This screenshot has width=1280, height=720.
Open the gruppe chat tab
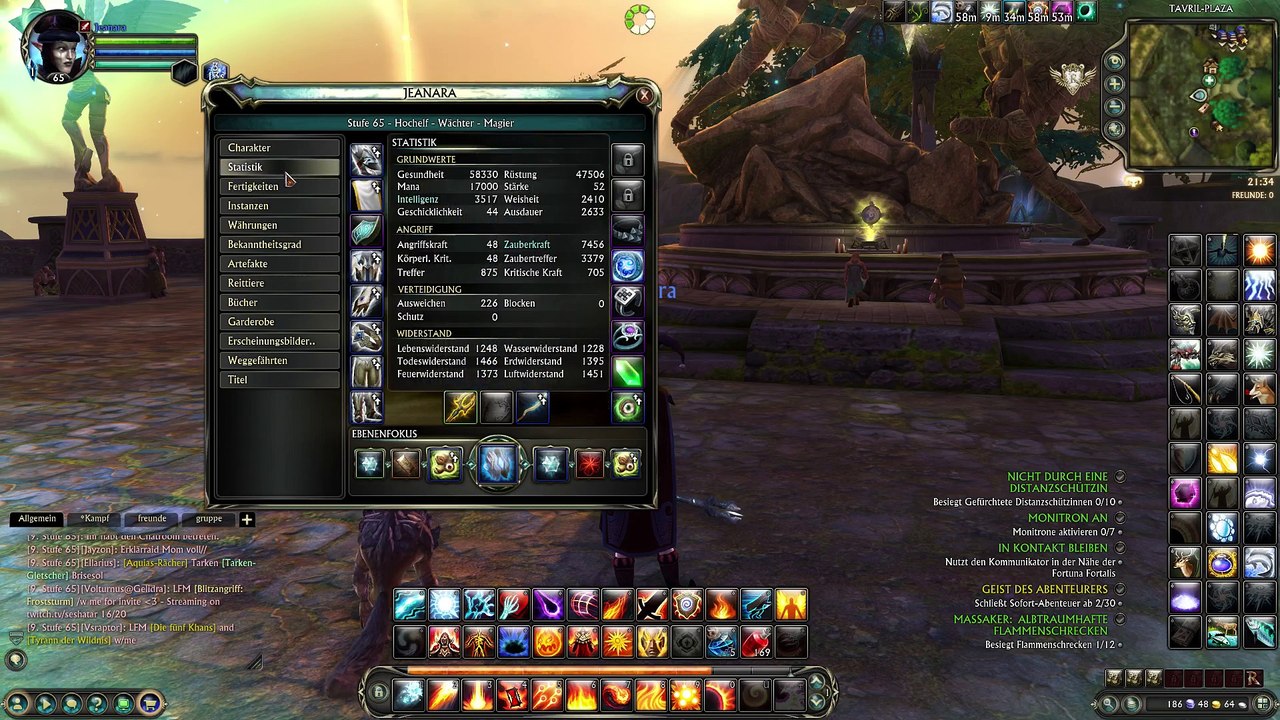click(209, 519)
